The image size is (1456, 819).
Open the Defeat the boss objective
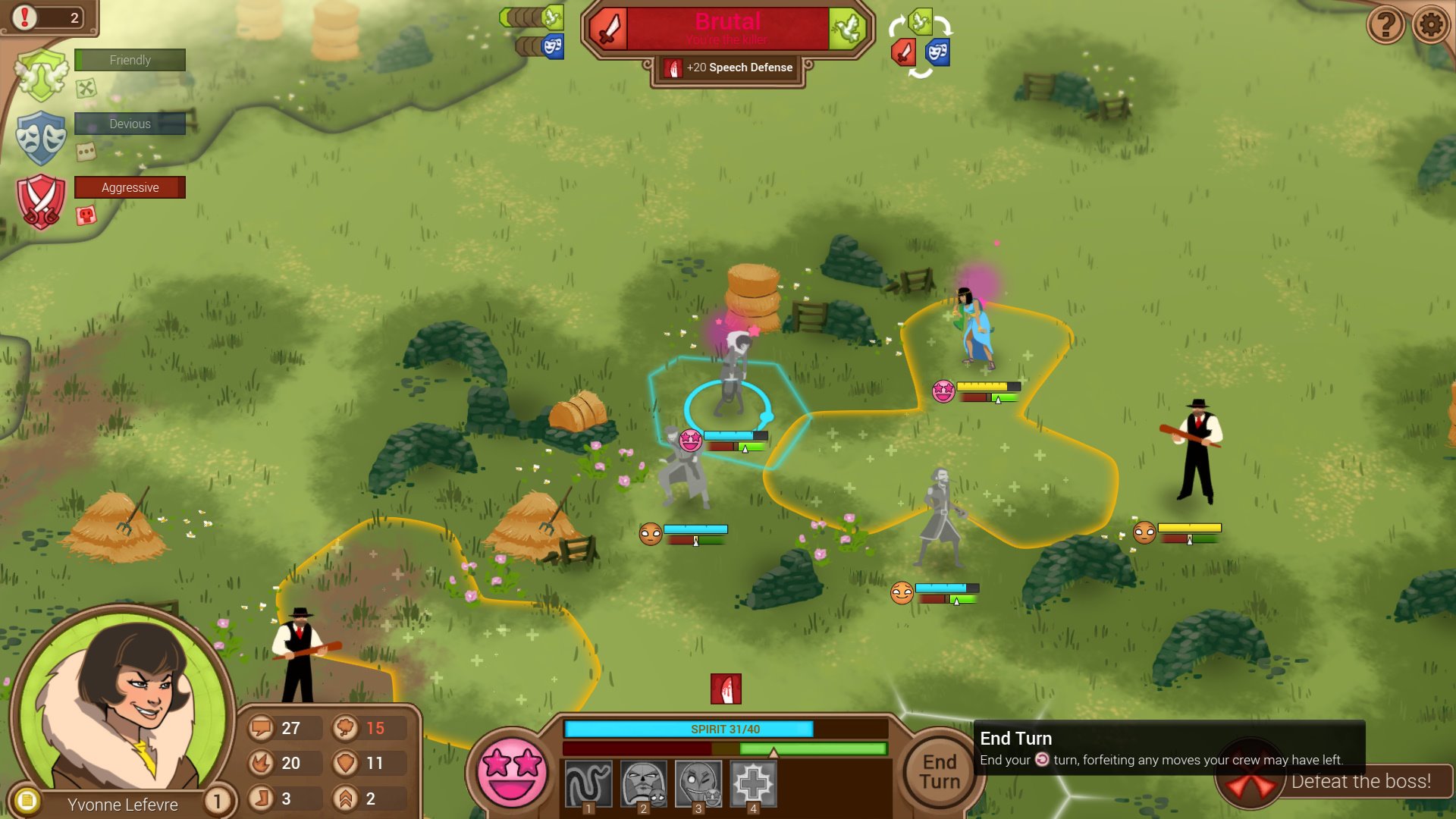point(1360,782)
